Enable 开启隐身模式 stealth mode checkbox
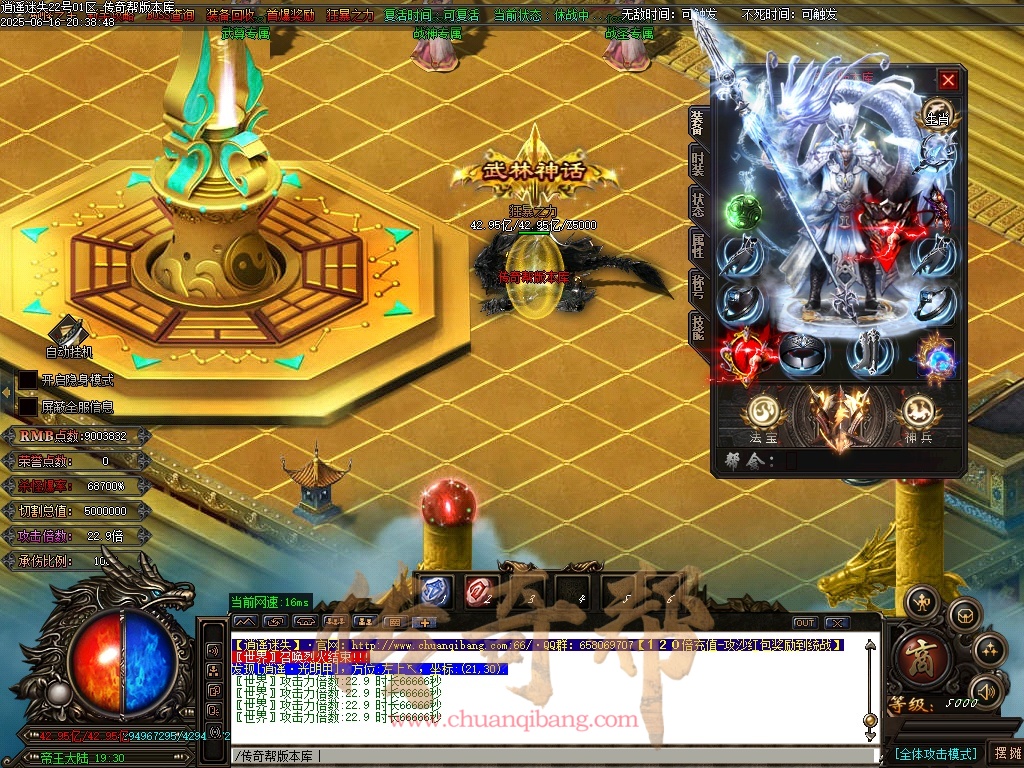1024x768 pixels. pyautogui.click(x=28, y=380)
